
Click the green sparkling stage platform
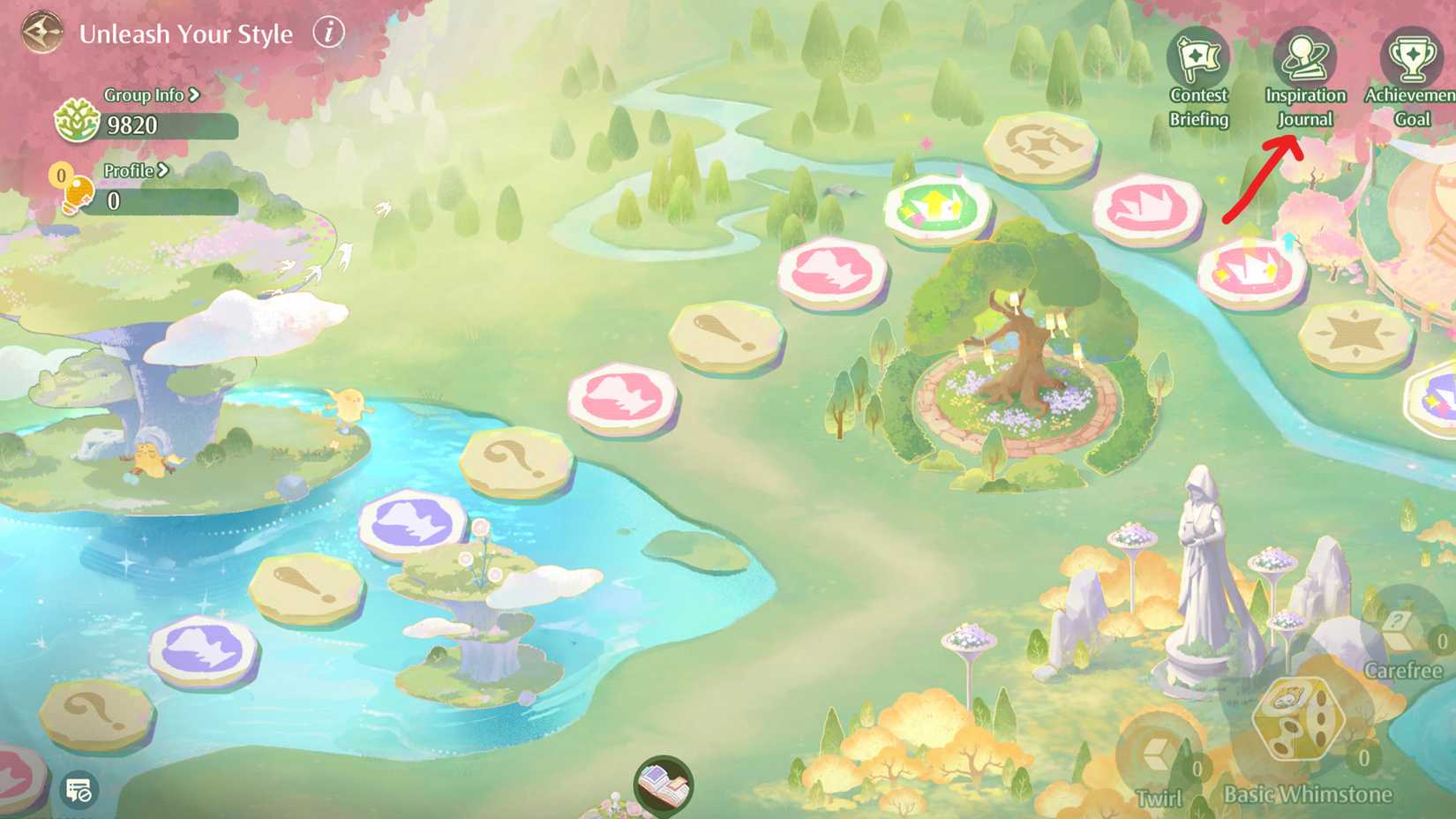tap(938, 207)
